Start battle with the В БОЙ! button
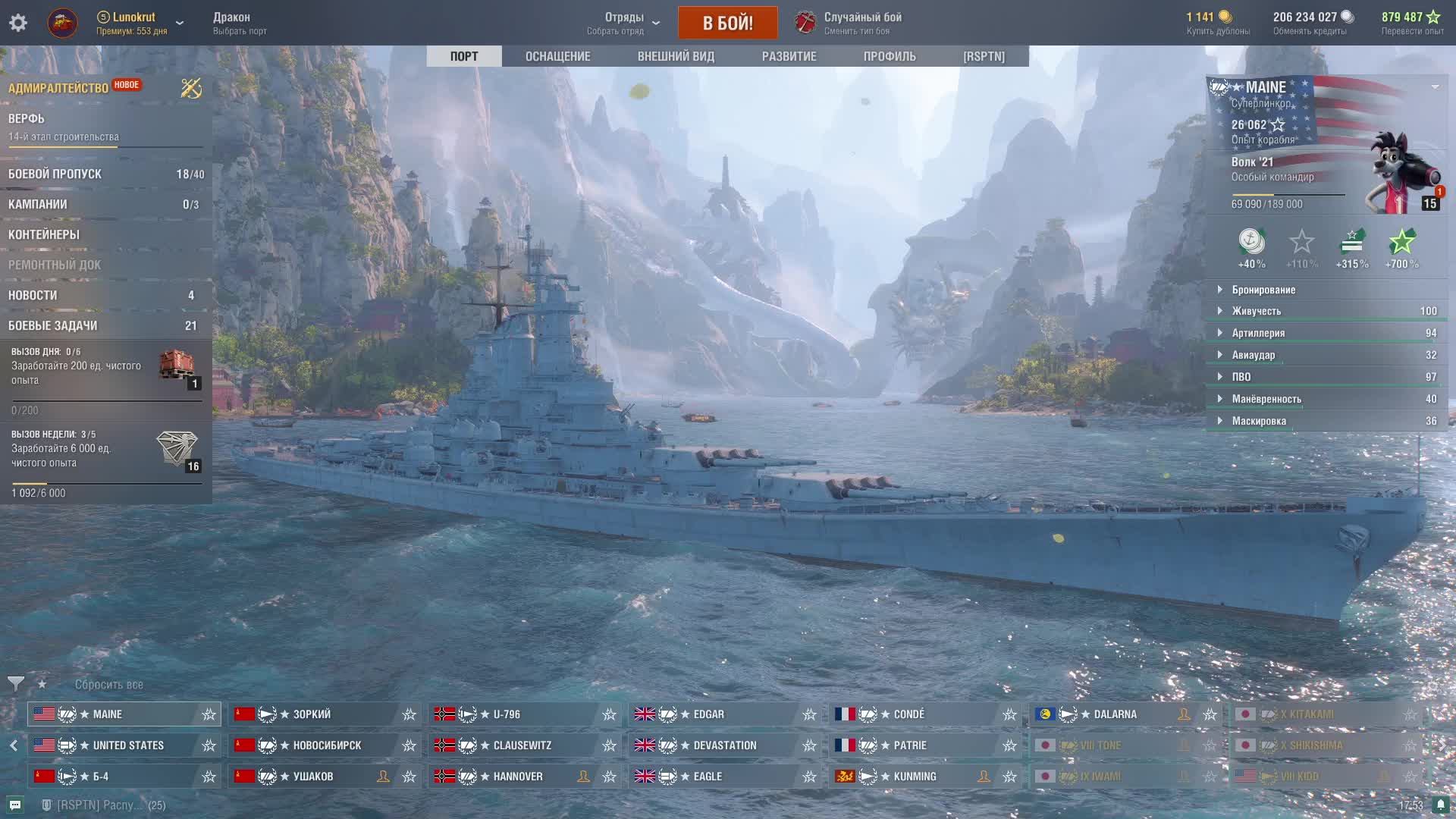 coord(727,23)
